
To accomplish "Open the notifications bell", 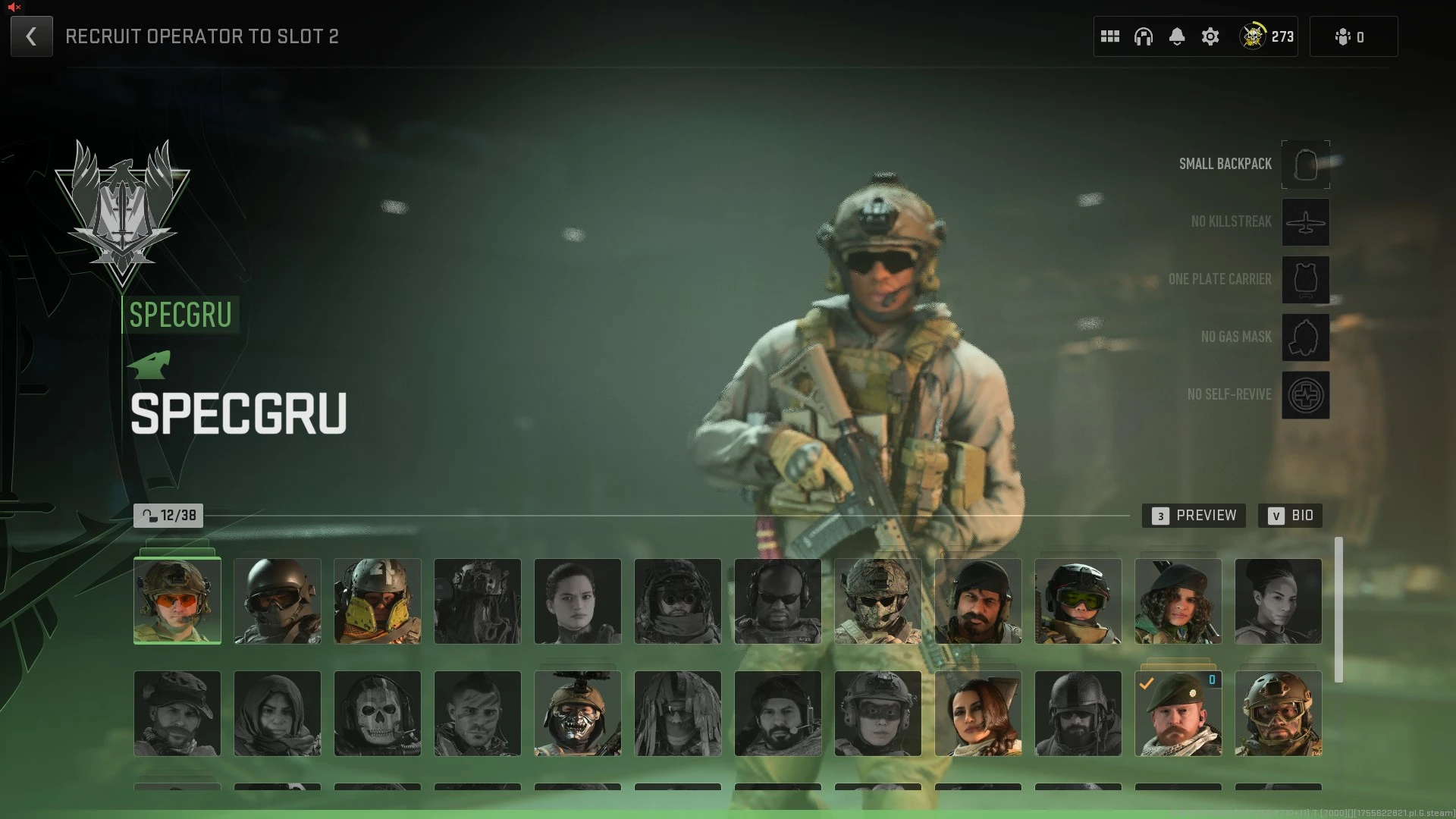I will (1176, 34).
